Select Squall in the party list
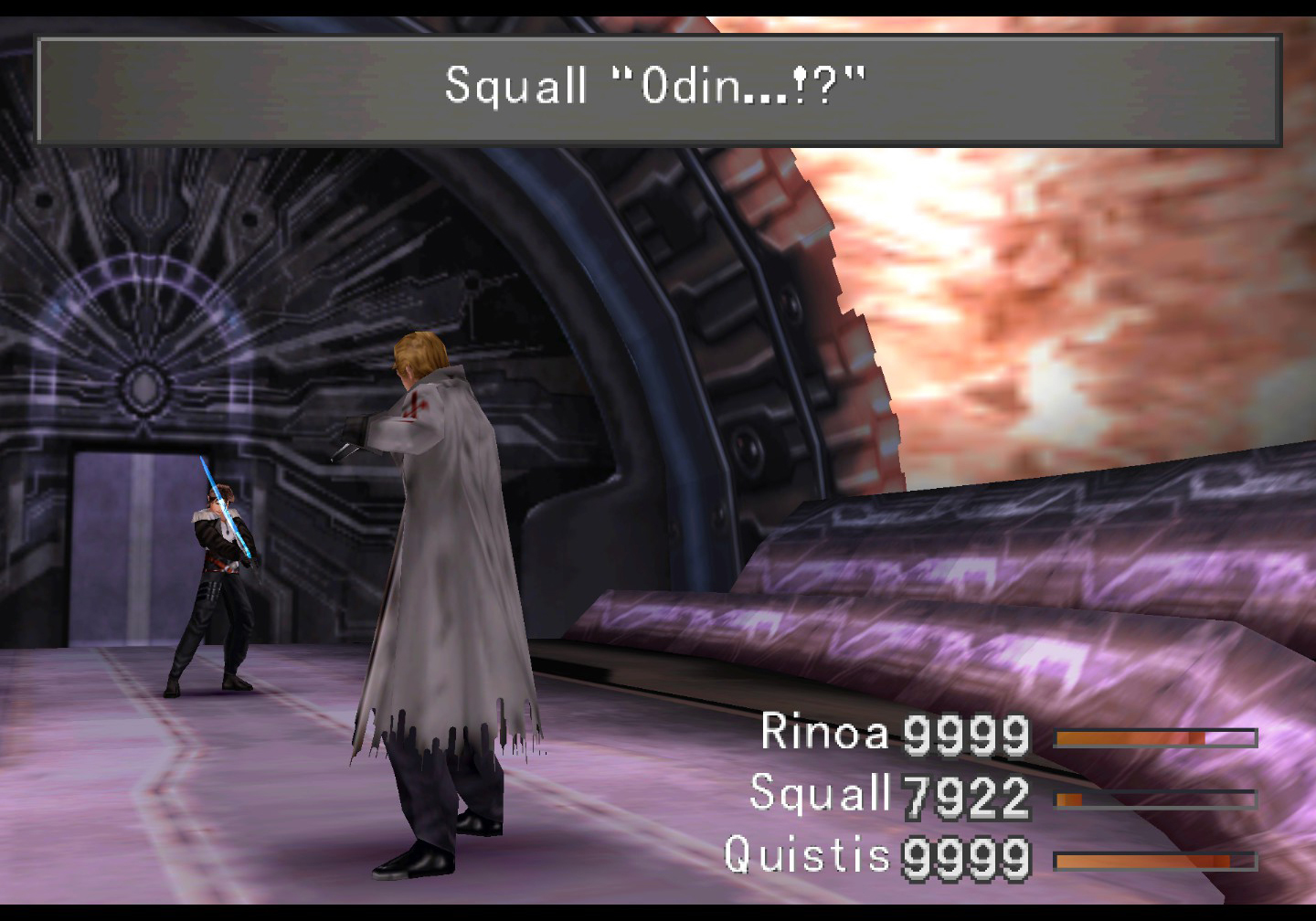1316x921 pixels. point(819,793)
